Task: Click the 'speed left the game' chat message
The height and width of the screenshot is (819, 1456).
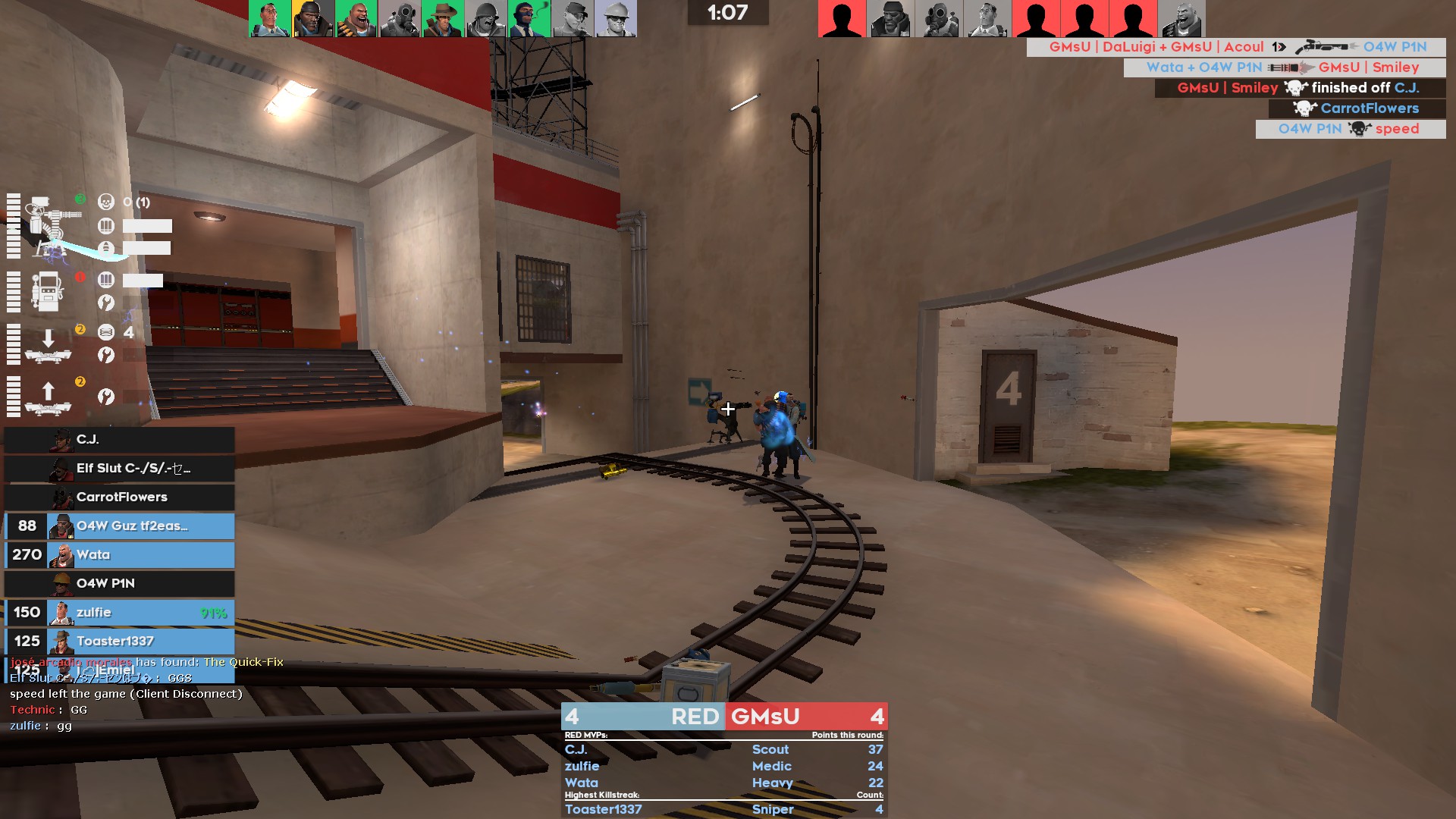Action: (x=126, y=694)
